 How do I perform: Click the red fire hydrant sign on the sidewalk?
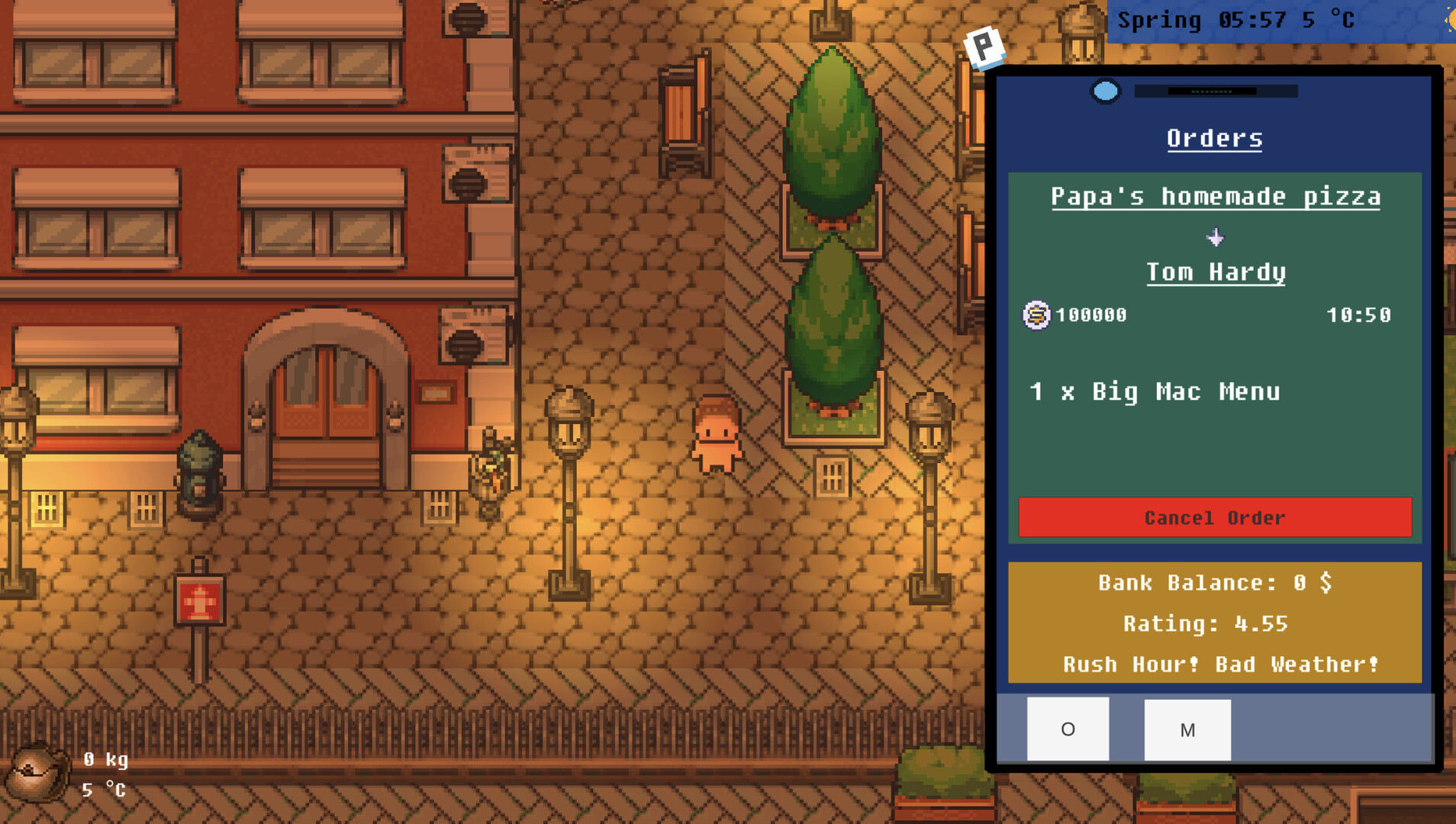click(x=198, y=600)
